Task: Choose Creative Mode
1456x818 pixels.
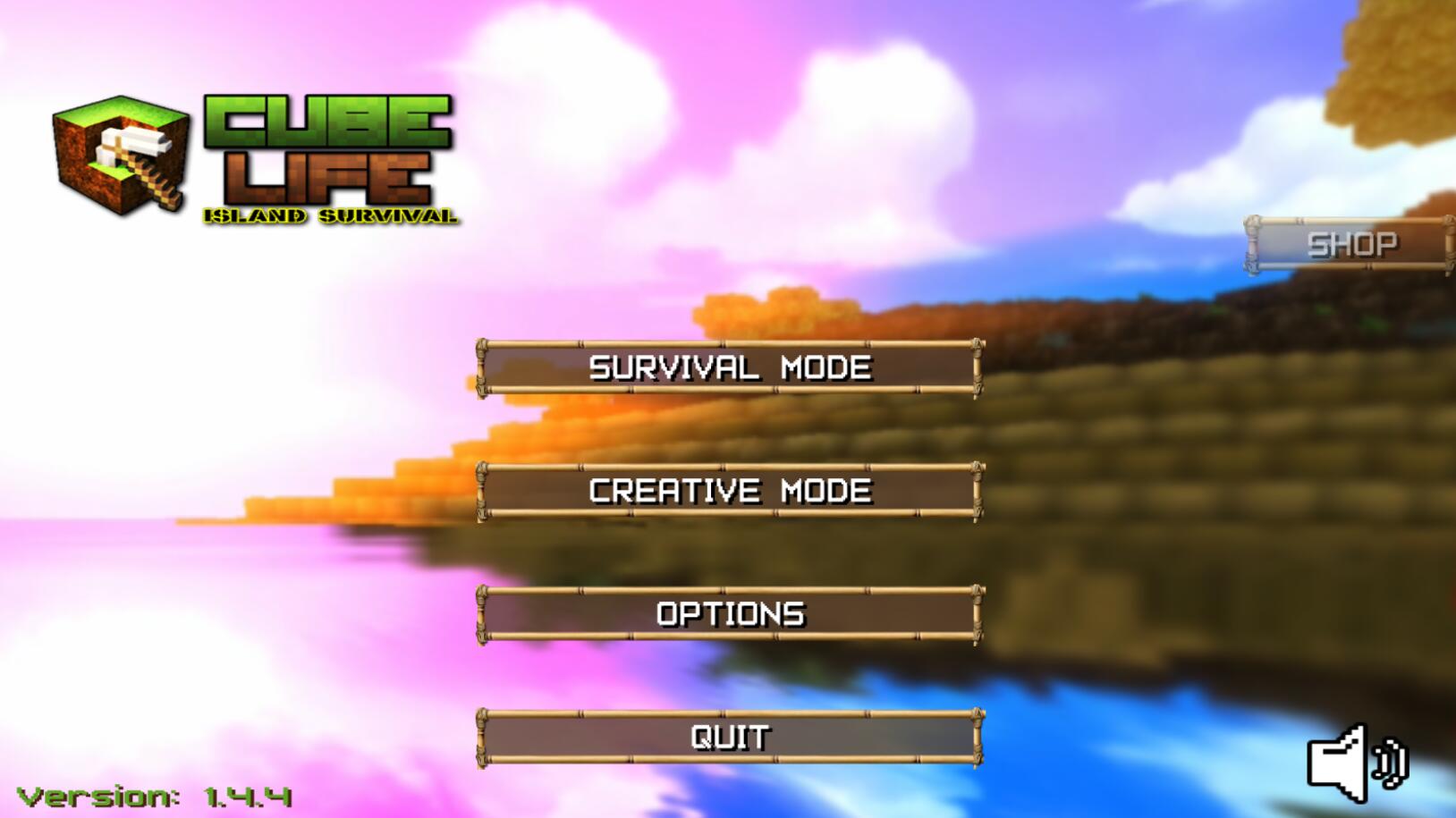Action: coord(729,491)
